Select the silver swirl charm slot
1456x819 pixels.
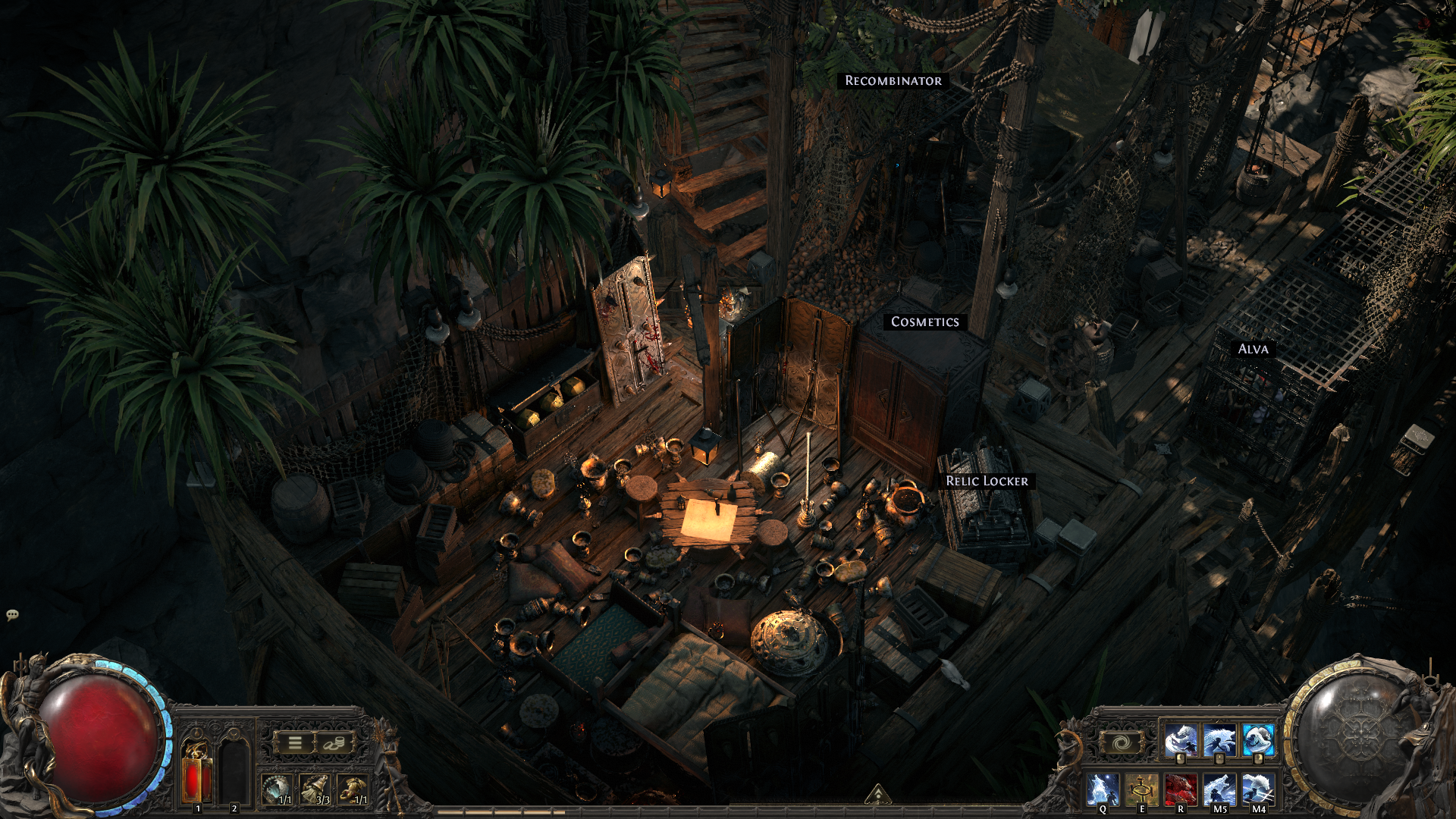[x=276, y=789]
